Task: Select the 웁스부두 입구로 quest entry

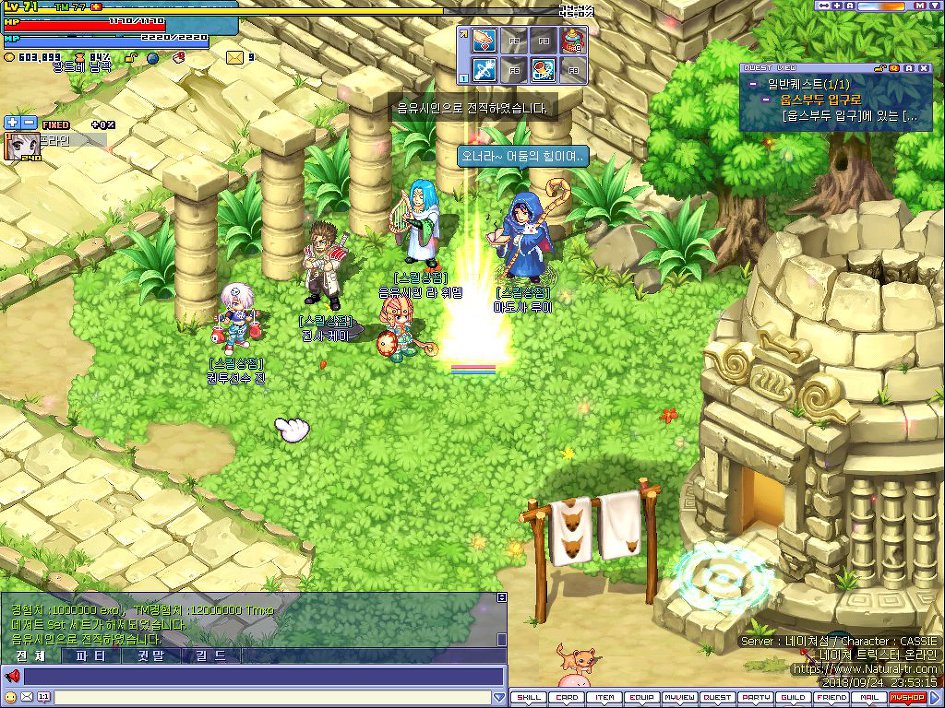Action: pyautogui.click(x=819, y=100)
